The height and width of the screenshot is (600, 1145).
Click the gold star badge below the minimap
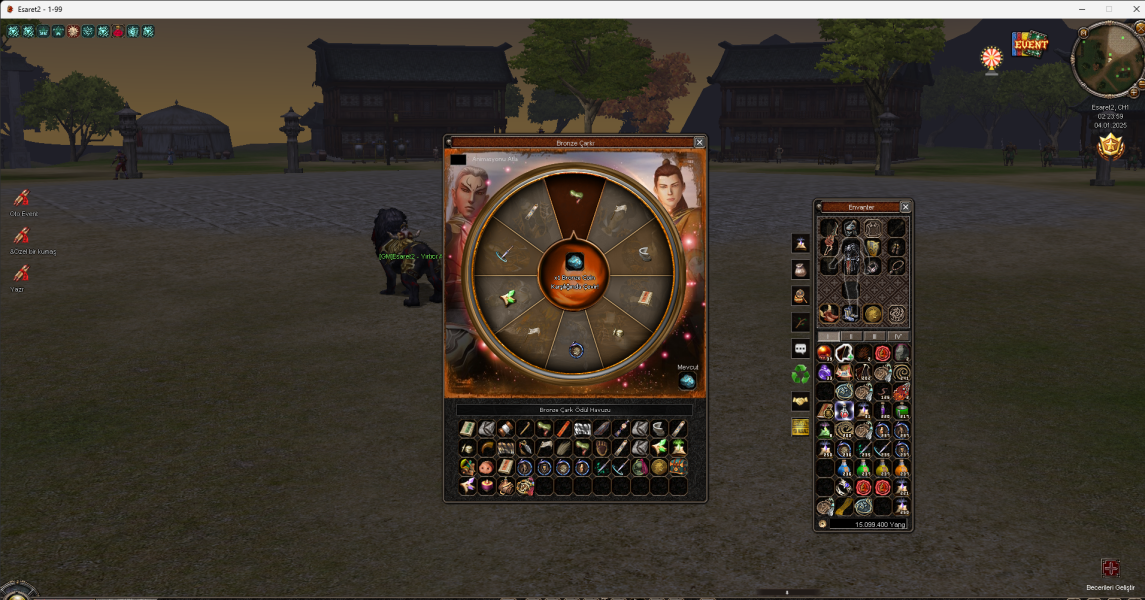[x=1109, y=147]
